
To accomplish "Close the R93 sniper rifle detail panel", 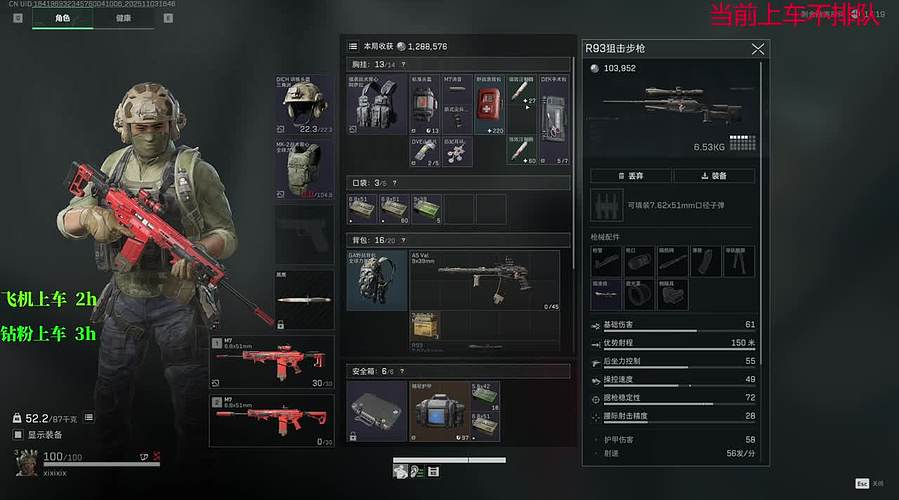I will coord(758,48).
